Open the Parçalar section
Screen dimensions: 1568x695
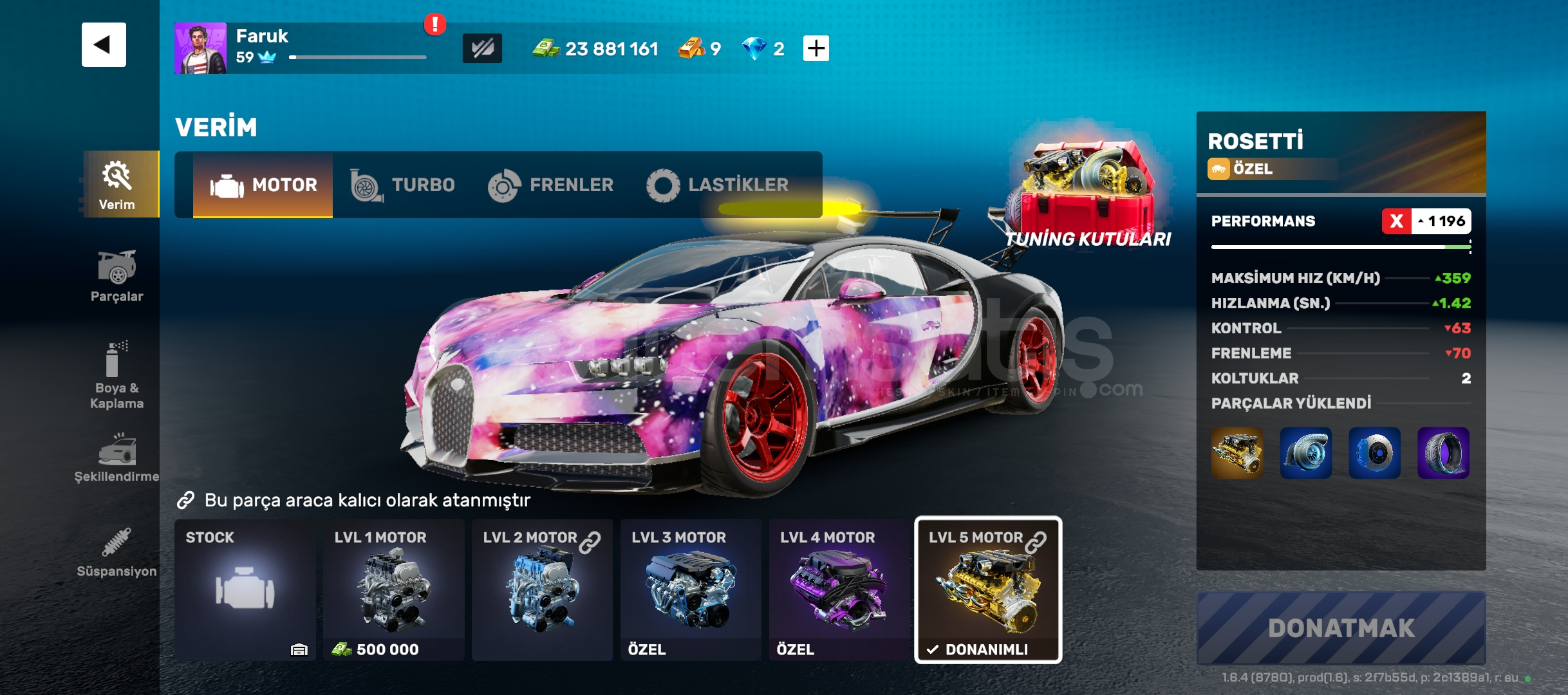pyautogui.click(x=117, y=277)
